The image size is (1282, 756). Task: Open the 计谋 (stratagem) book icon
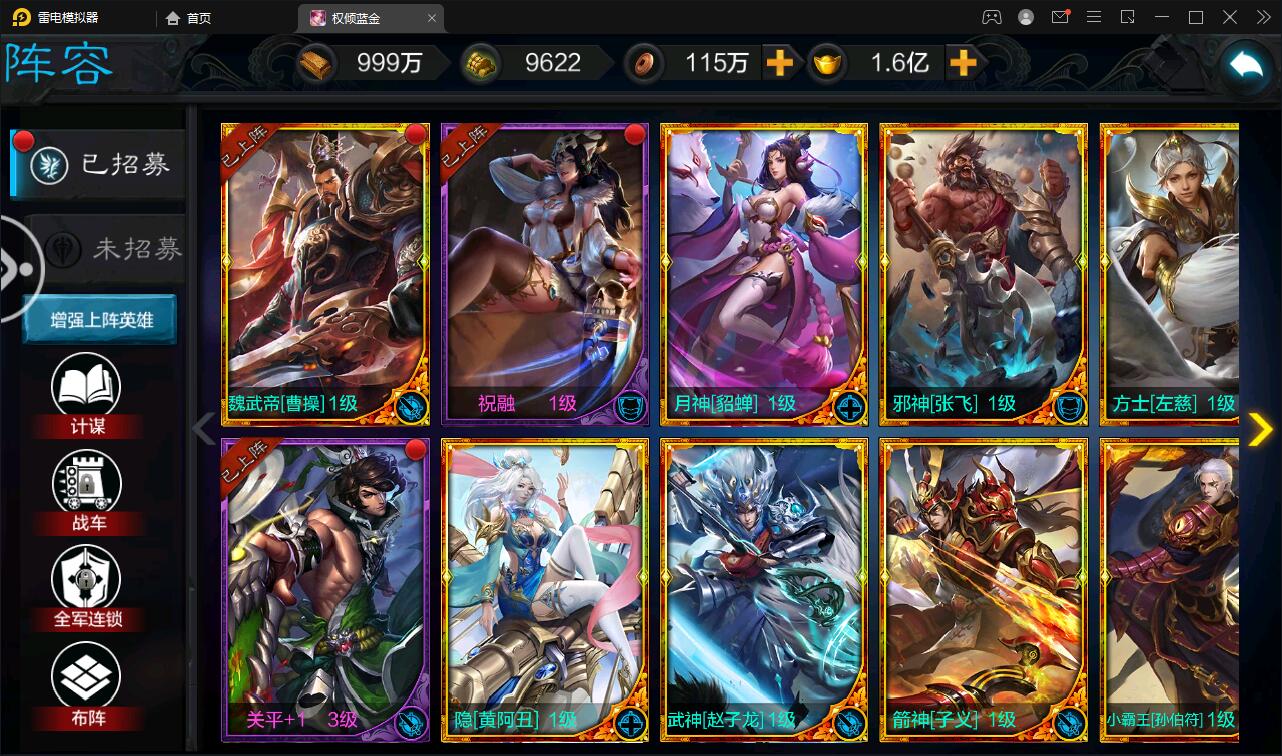pyautogui.click(x=88, y=382)
